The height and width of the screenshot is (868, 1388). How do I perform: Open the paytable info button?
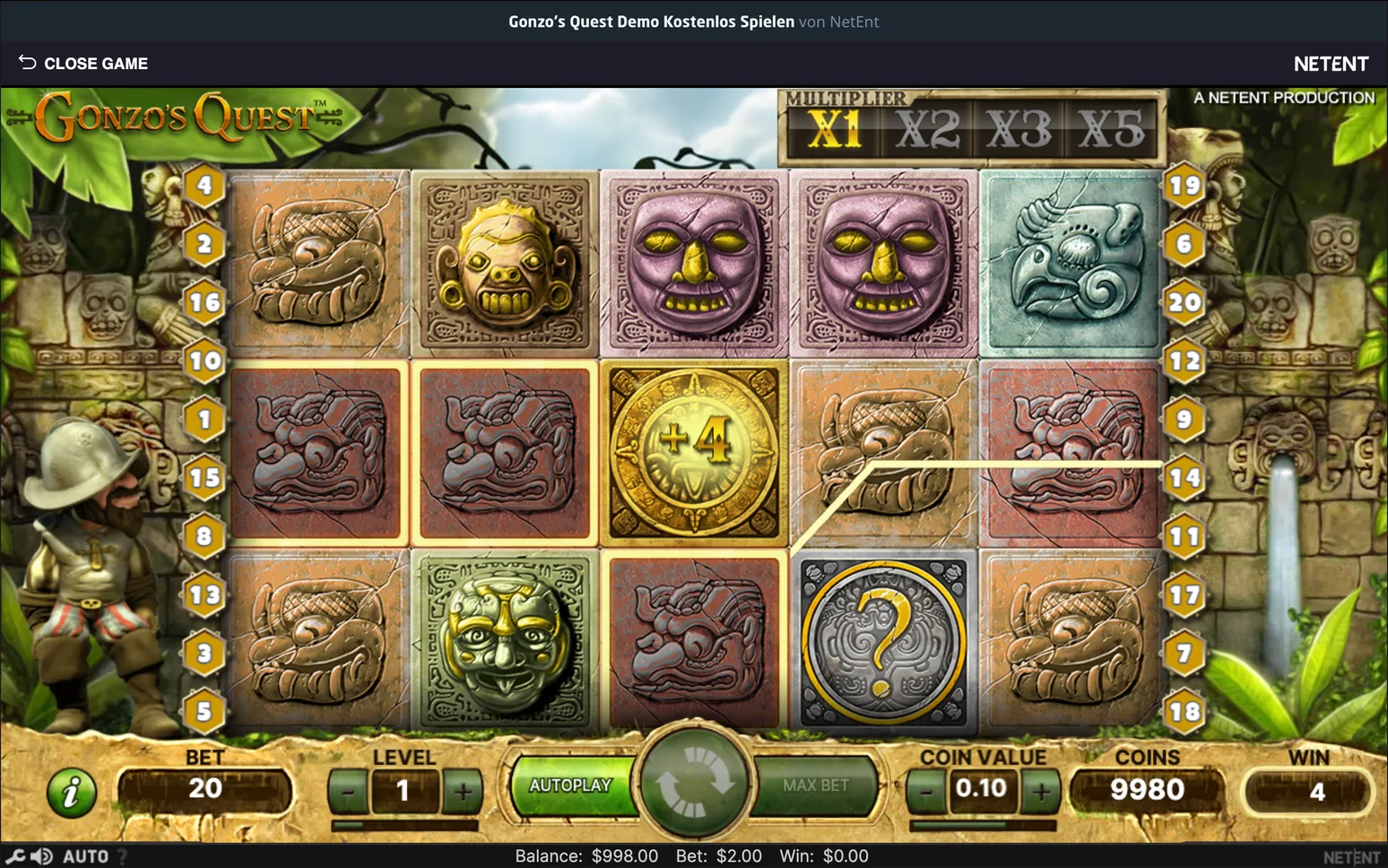72,792
